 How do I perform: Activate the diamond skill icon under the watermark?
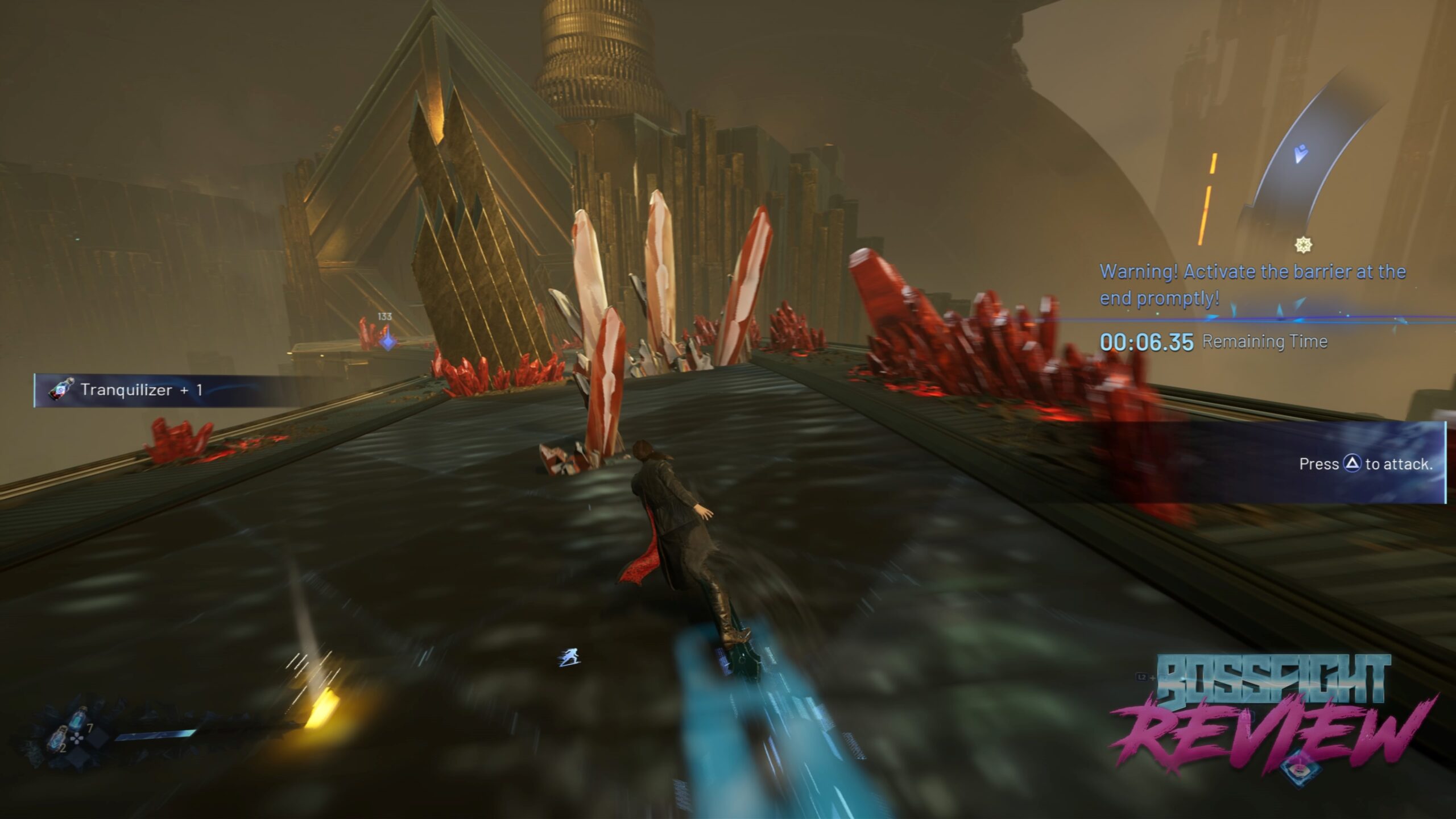(1301, 768)
